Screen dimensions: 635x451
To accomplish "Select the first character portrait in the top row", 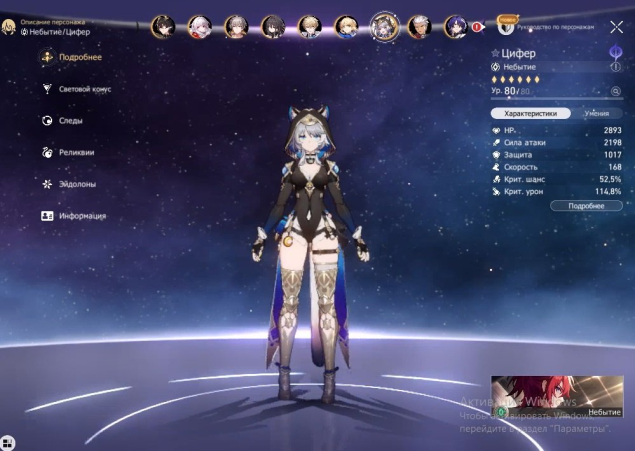I will pos(163,25).
